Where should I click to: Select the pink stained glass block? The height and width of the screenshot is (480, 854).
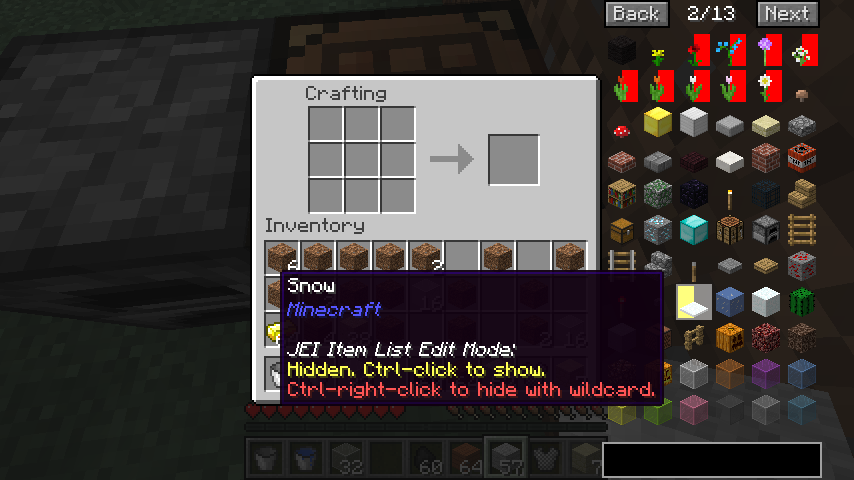[693, 408]
